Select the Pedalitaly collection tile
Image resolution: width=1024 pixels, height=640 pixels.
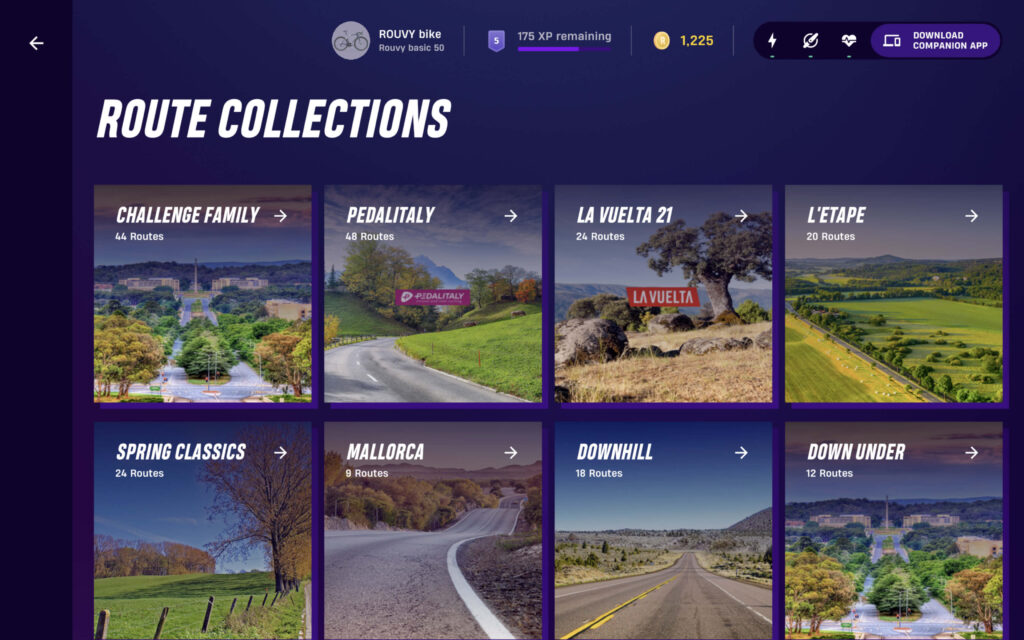(433, 294)
